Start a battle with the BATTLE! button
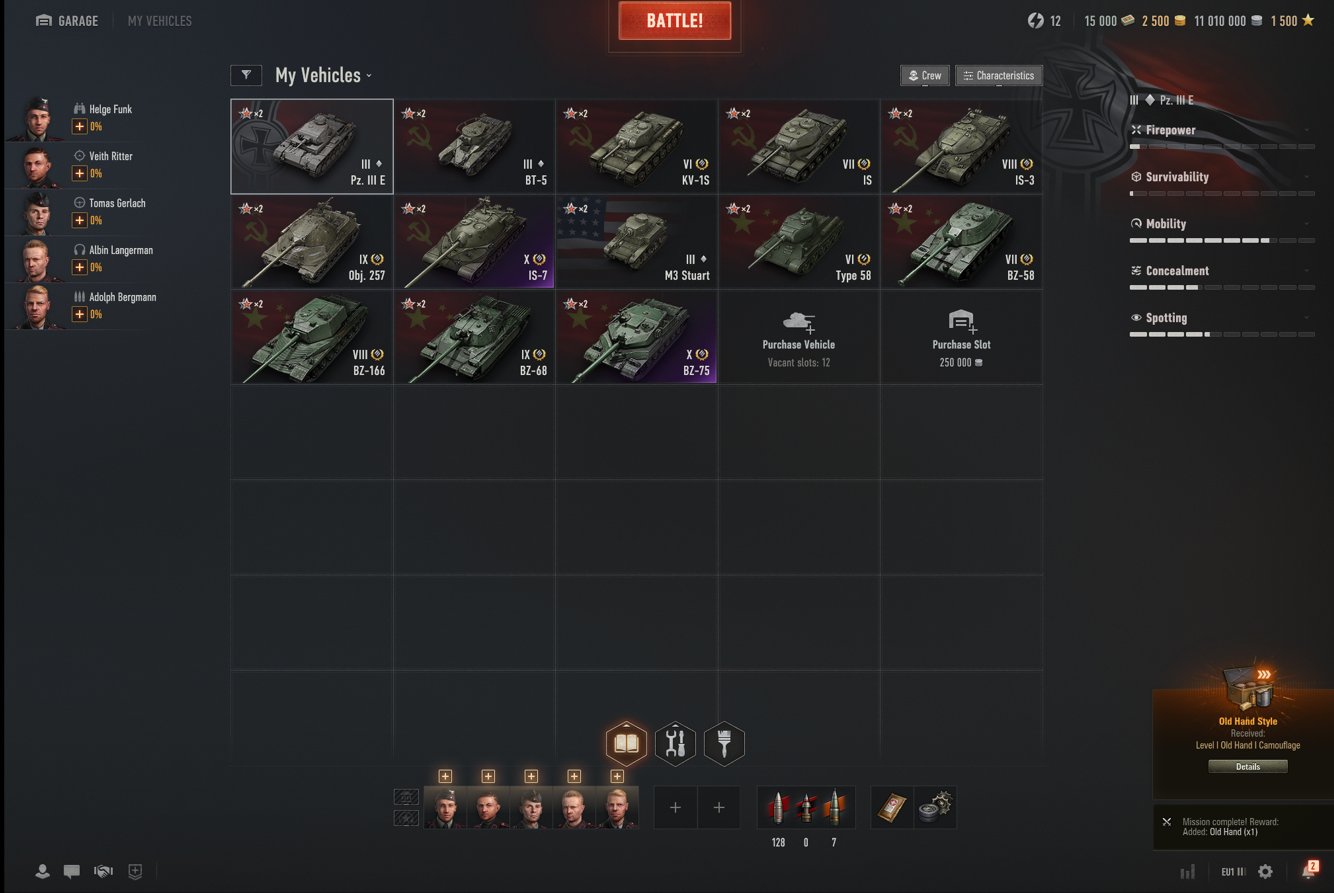This screenshot has height=893, width=1334. [x=675, y=21]
